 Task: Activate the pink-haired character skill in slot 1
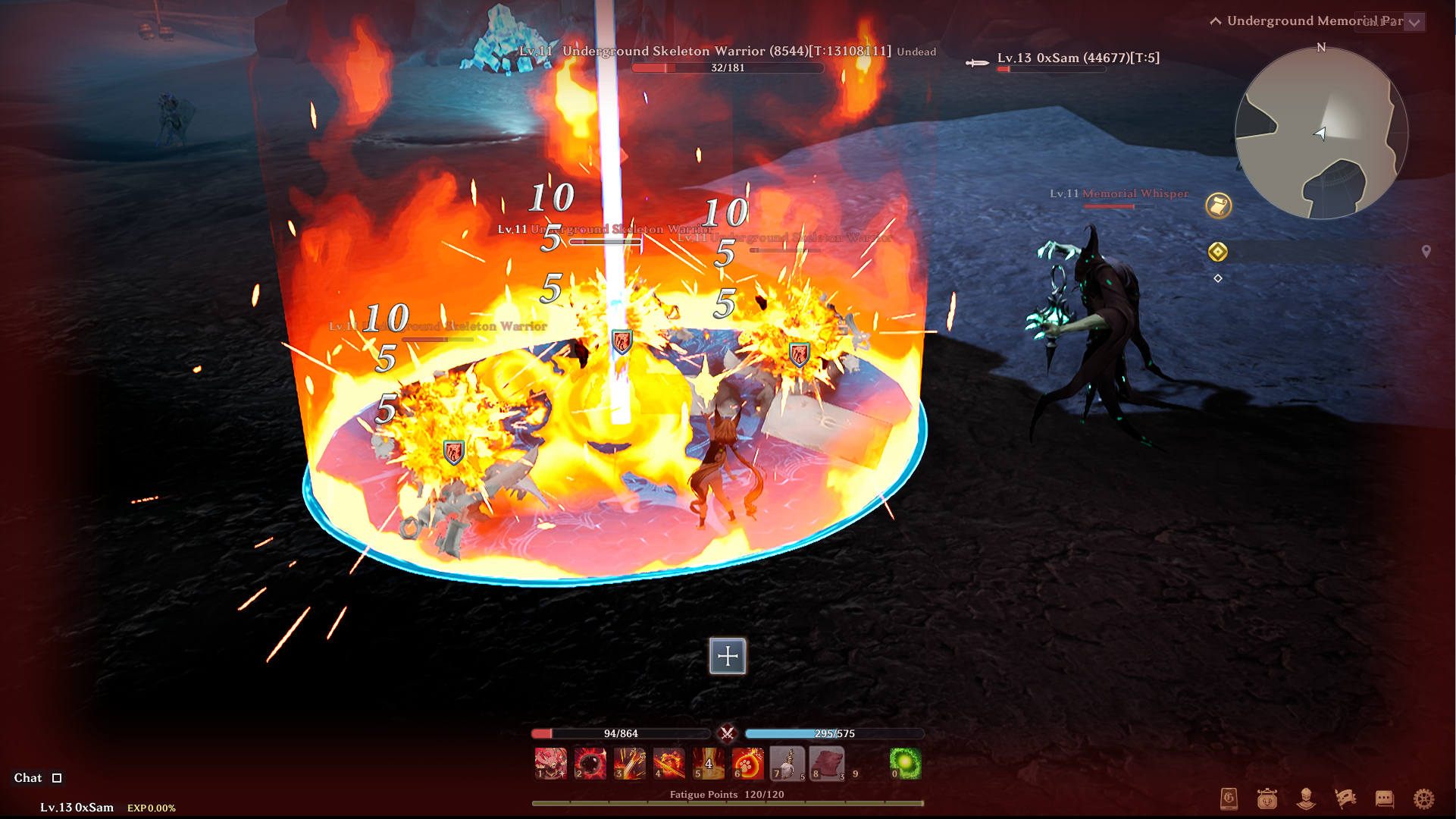click(x=550, y=763)
